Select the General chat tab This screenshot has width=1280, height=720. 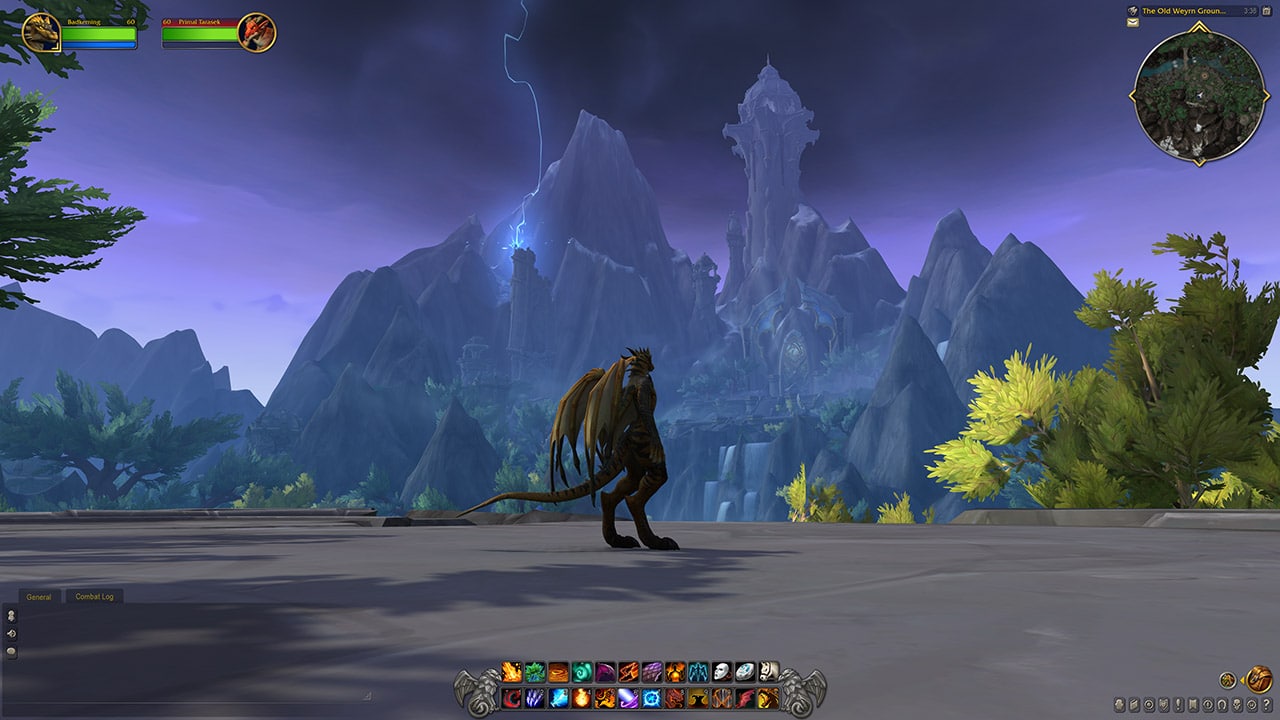(x=38, y=596)
